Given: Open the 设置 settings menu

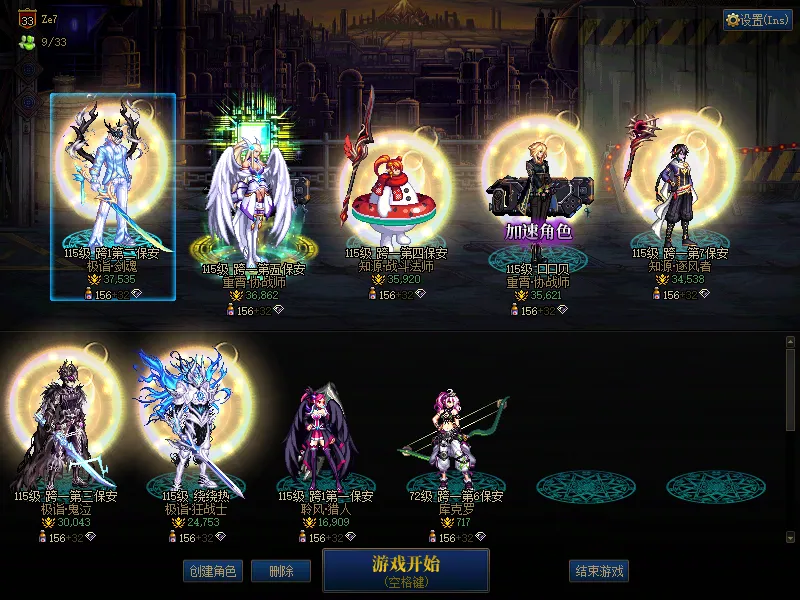Looking at the screenshot, I should click(758, 20).
